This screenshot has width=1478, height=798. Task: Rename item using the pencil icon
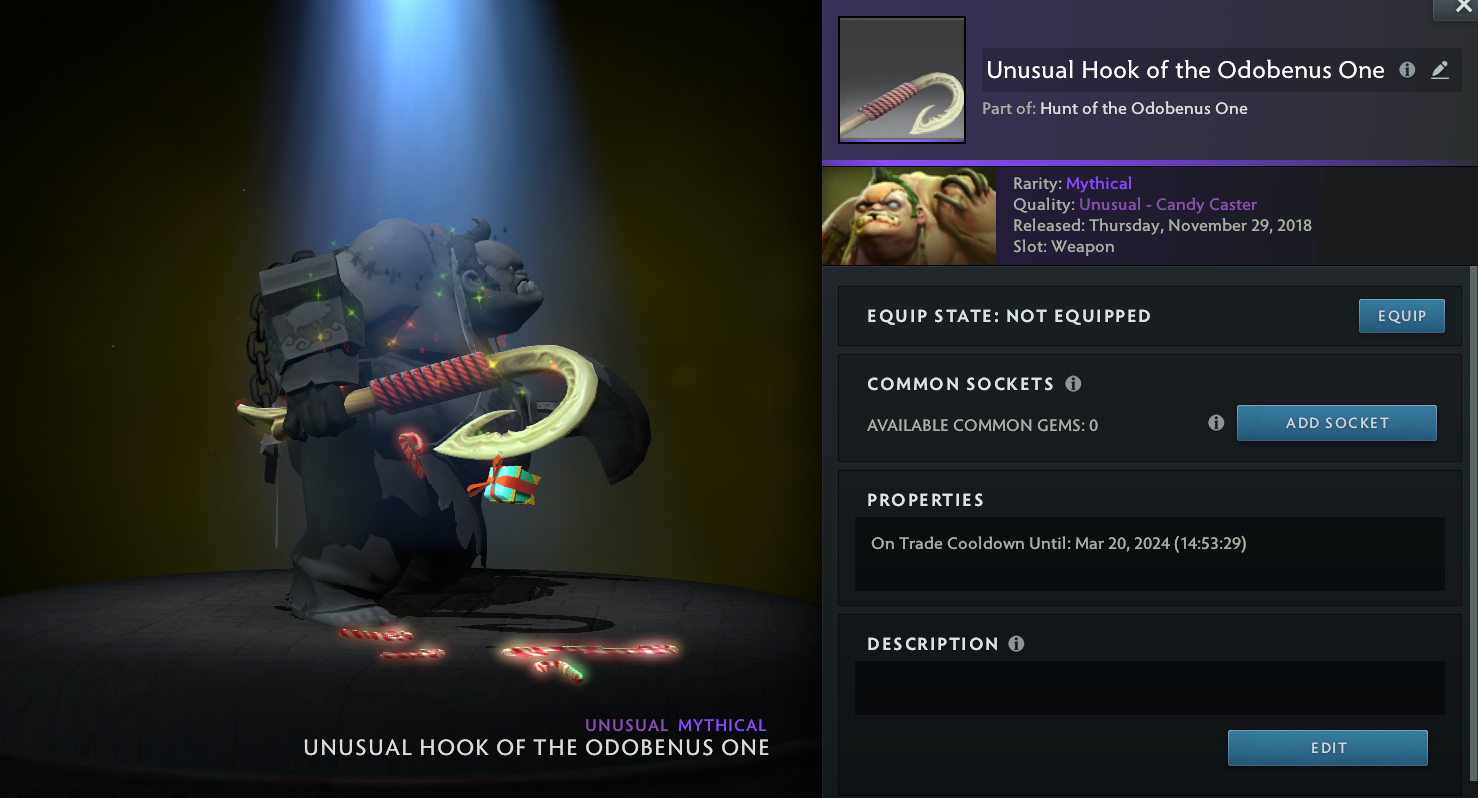(x=1440, y=70)
